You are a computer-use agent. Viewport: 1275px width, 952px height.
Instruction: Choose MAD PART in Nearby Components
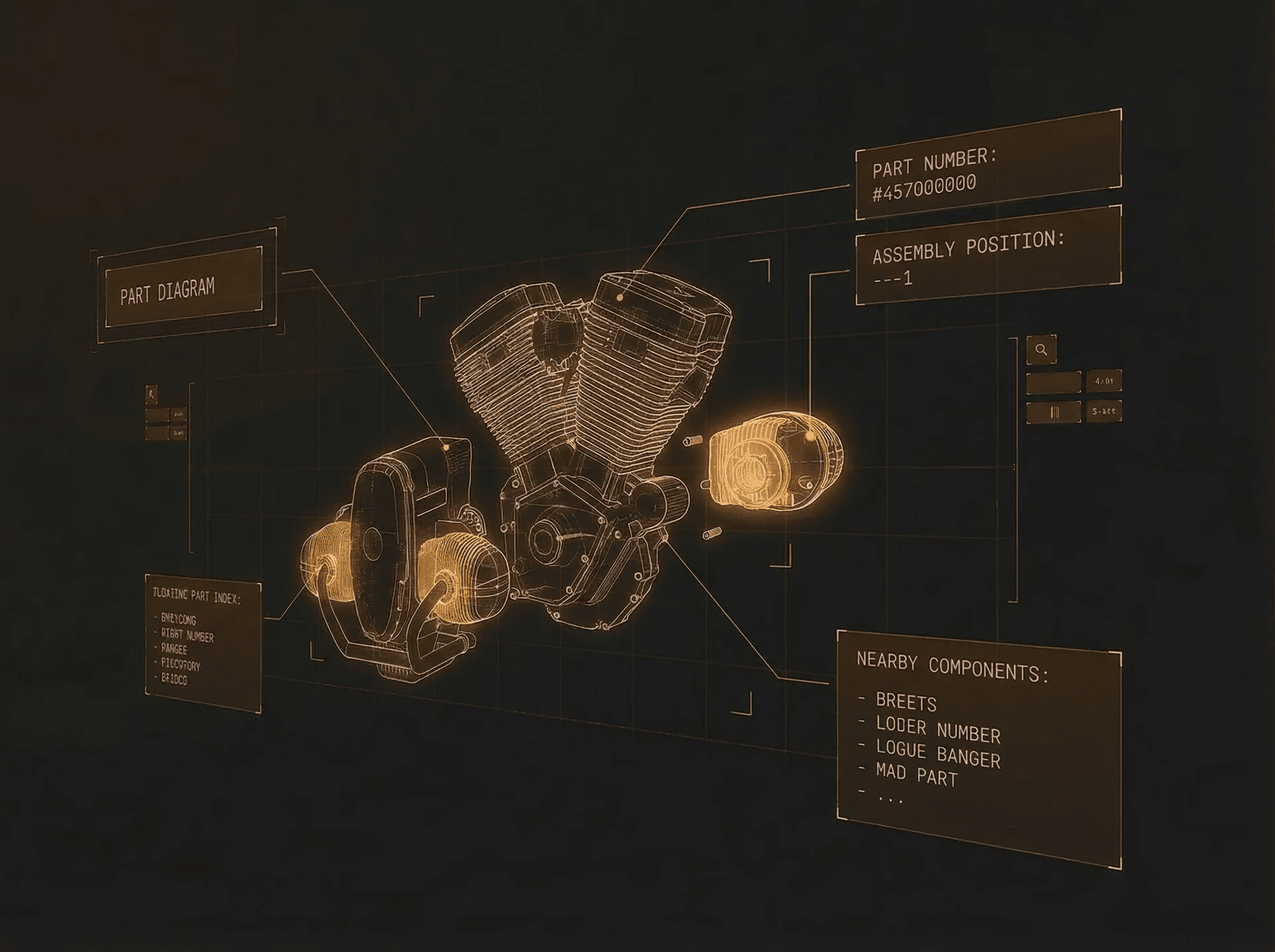pos(916,774)
